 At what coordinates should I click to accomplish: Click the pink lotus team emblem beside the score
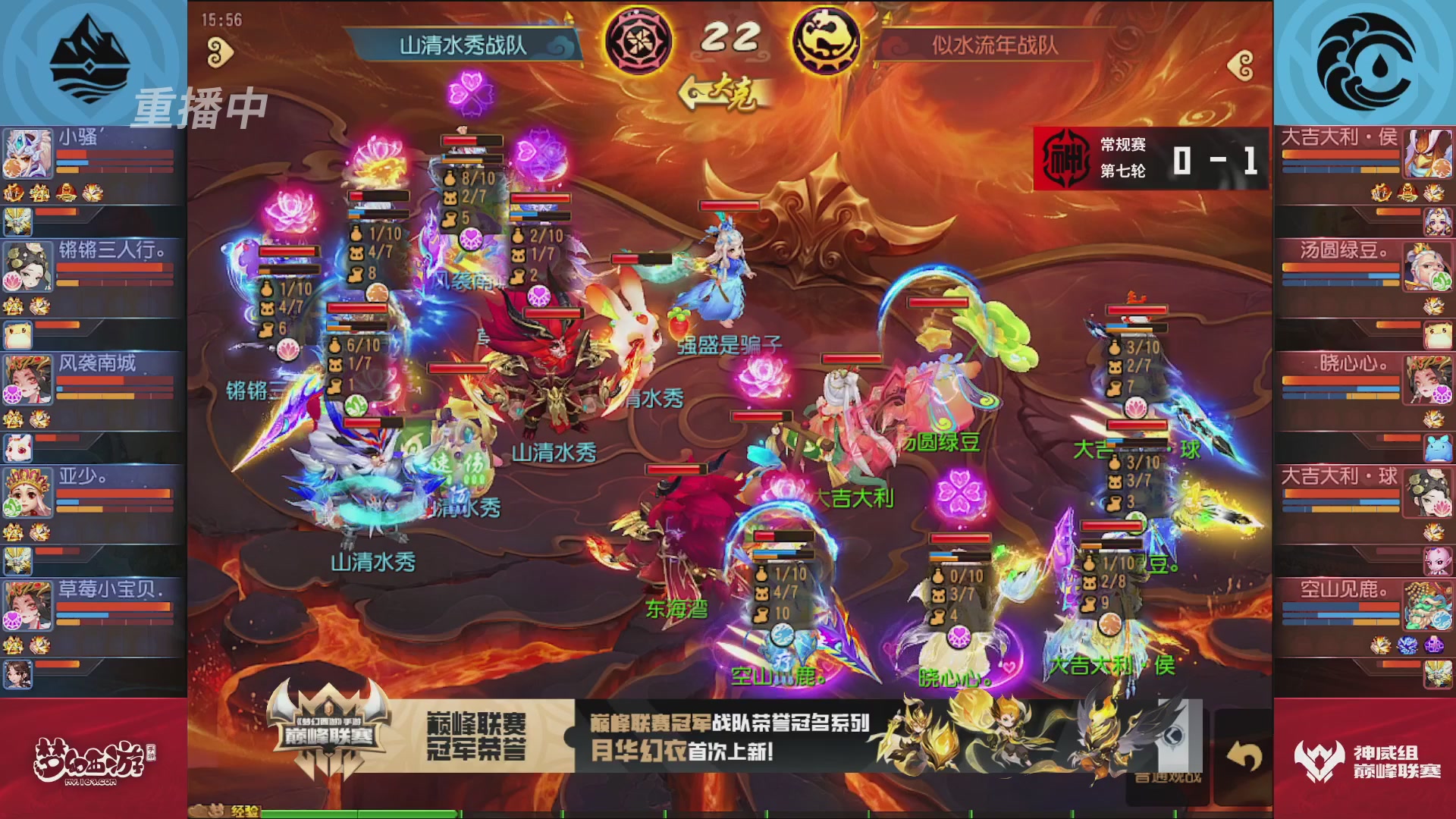[639, 38]
